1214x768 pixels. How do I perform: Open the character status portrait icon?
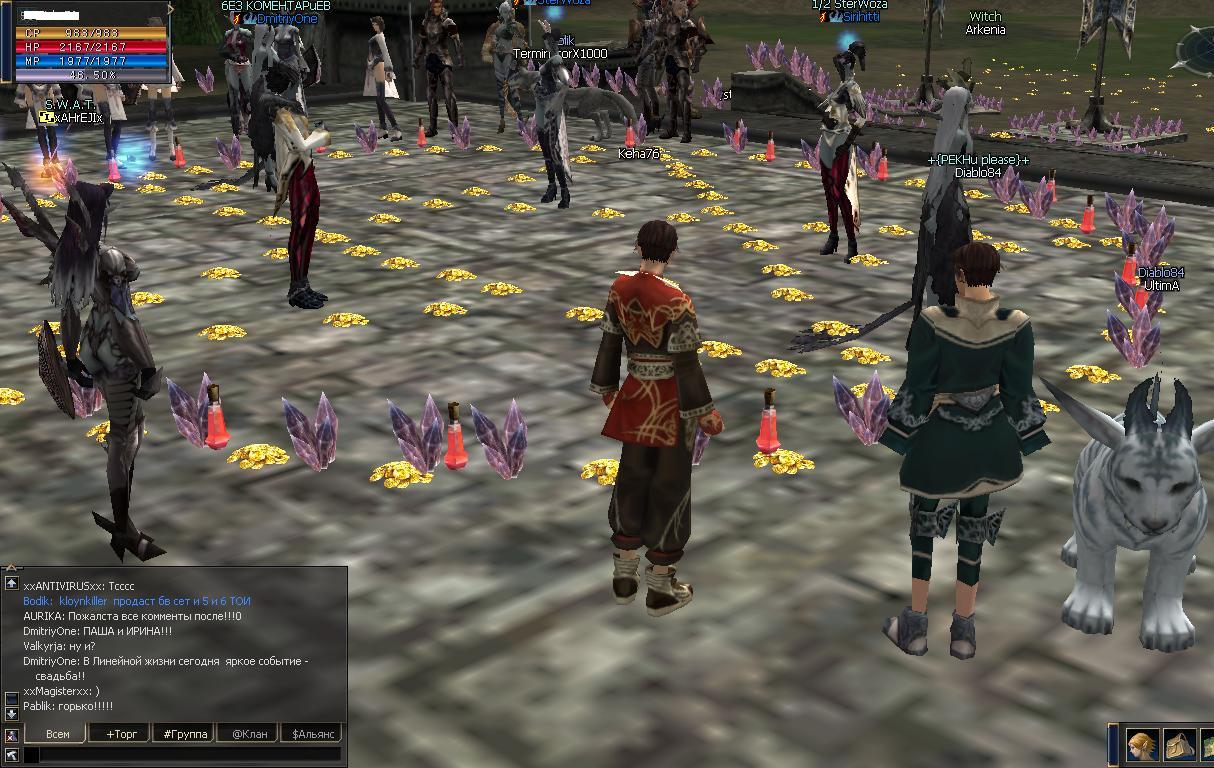pos(1141,746)
